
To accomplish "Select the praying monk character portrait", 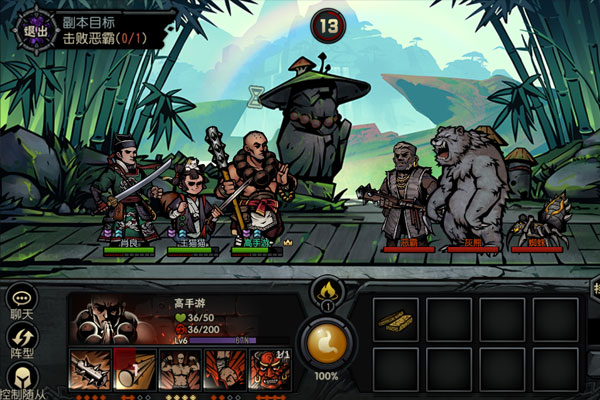I will click(110, 321).
